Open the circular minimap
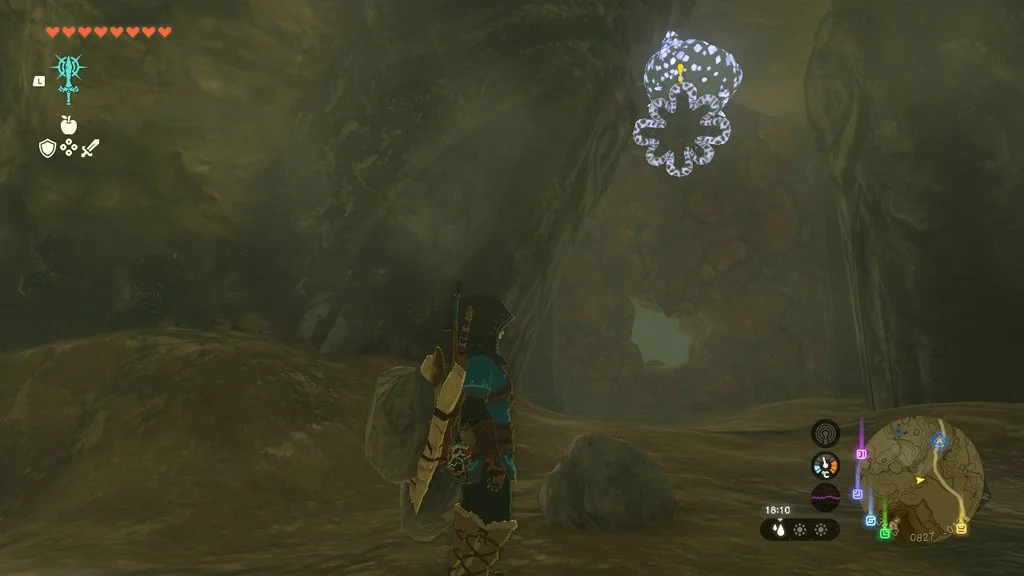 [920, 478]
